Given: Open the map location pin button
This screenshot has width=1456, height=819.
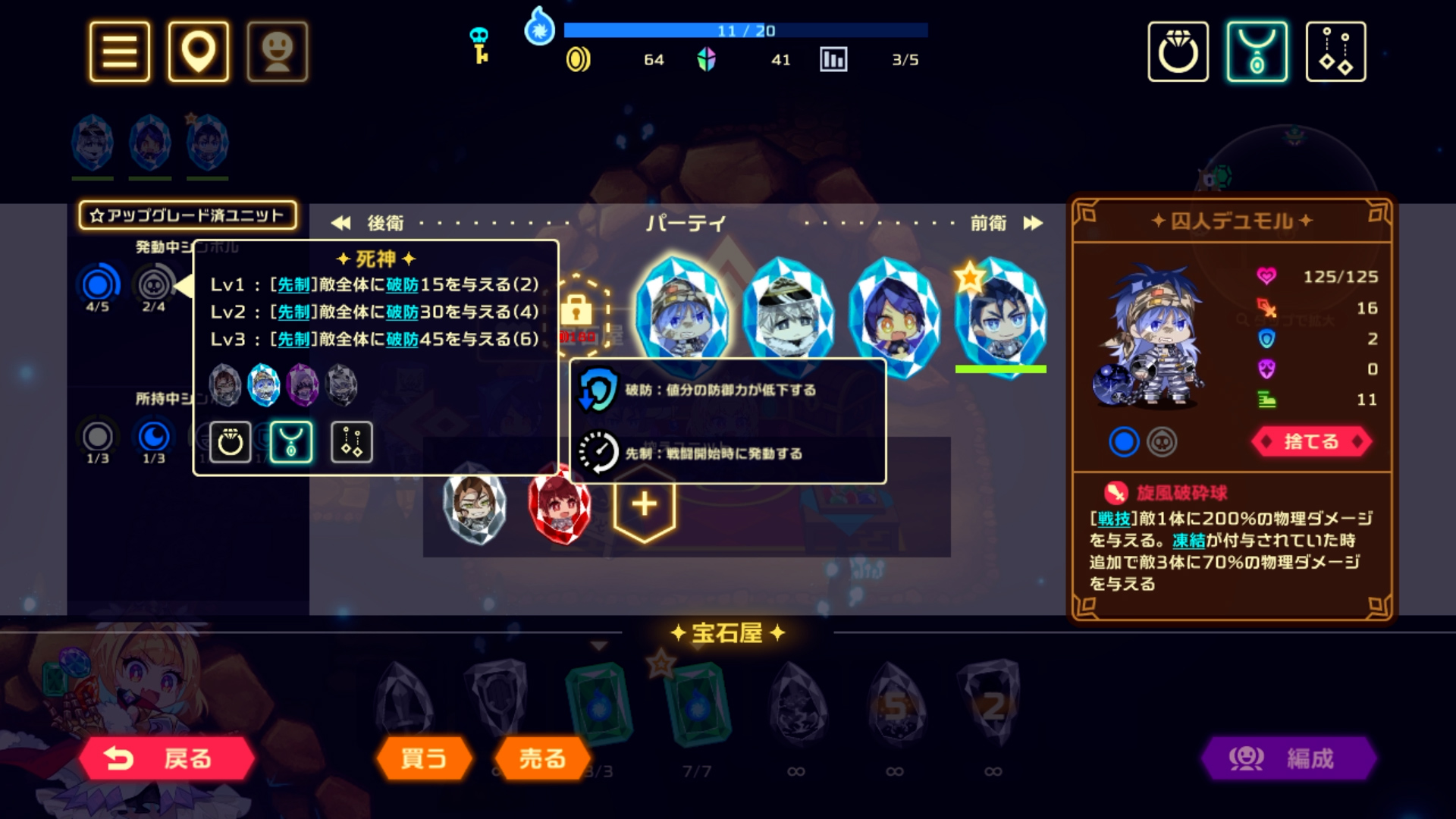Looking at the screenshot, I should coord(199,52).
